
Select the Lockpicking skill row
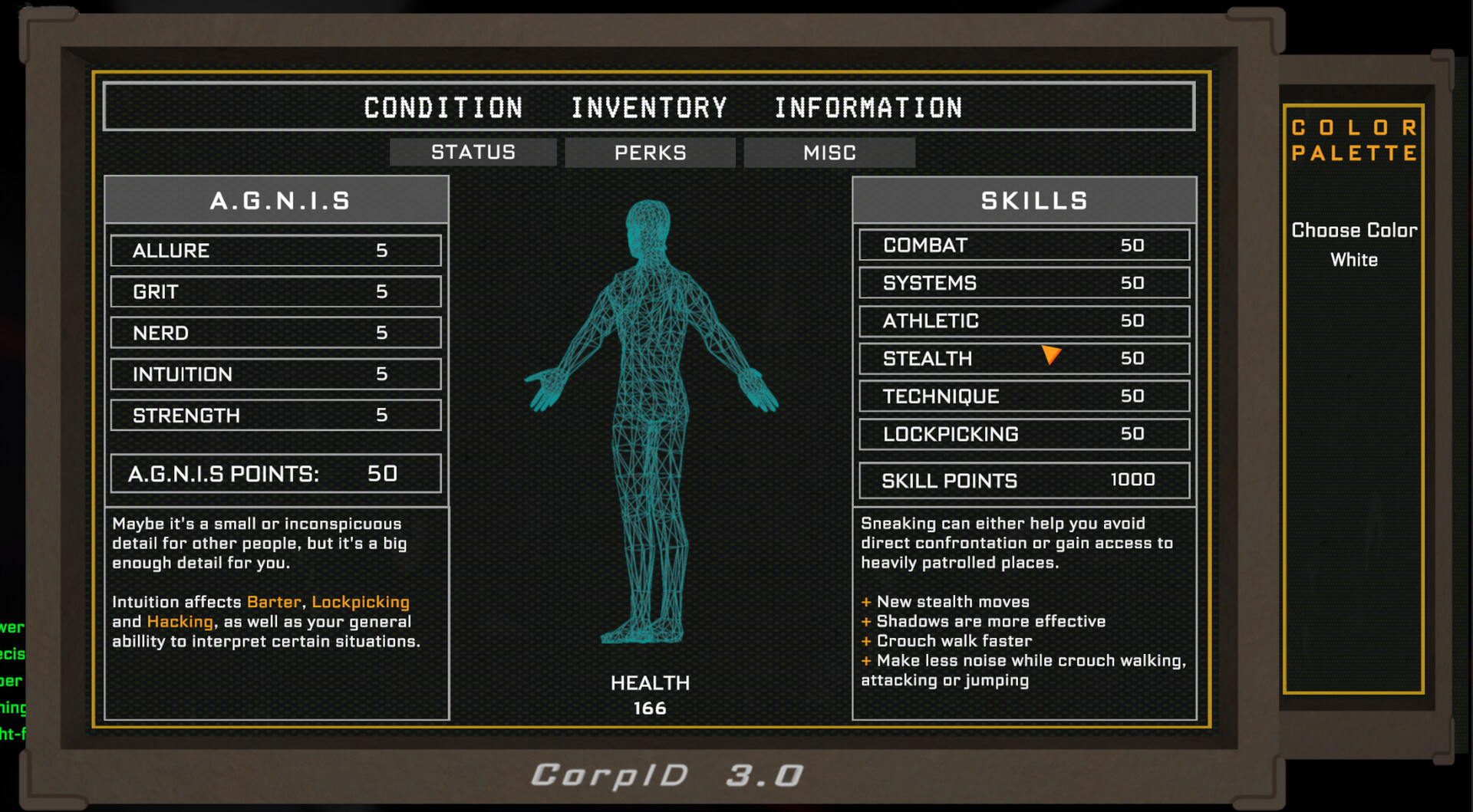(x=1024, y=434)
